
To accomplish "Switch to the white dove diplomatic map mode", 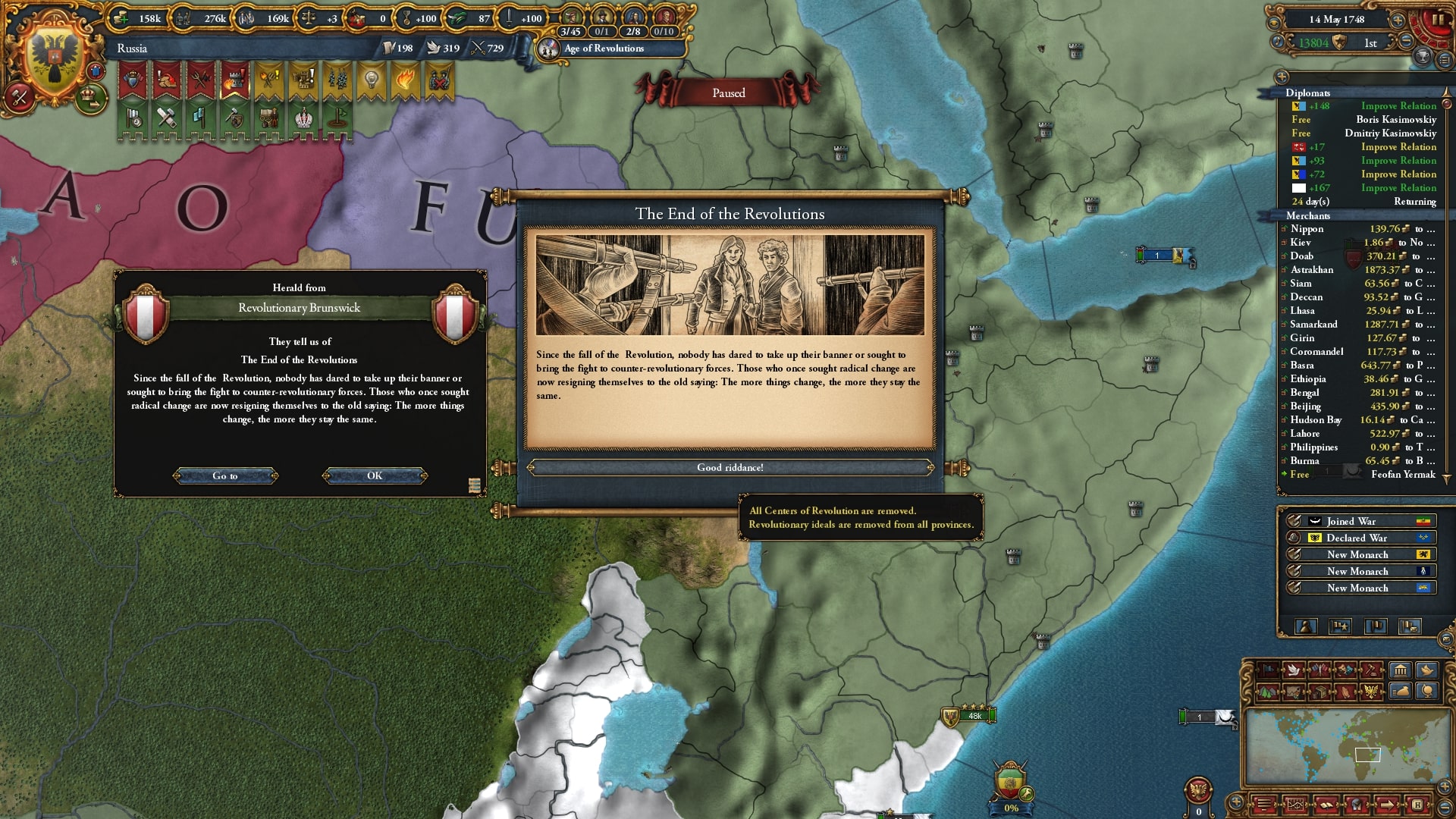I will 1294,670.
